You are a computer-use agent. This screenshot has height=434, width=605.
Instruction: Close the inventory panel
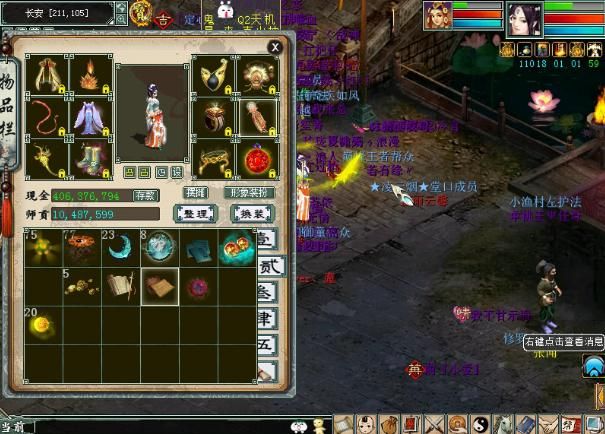pos(274,46)
